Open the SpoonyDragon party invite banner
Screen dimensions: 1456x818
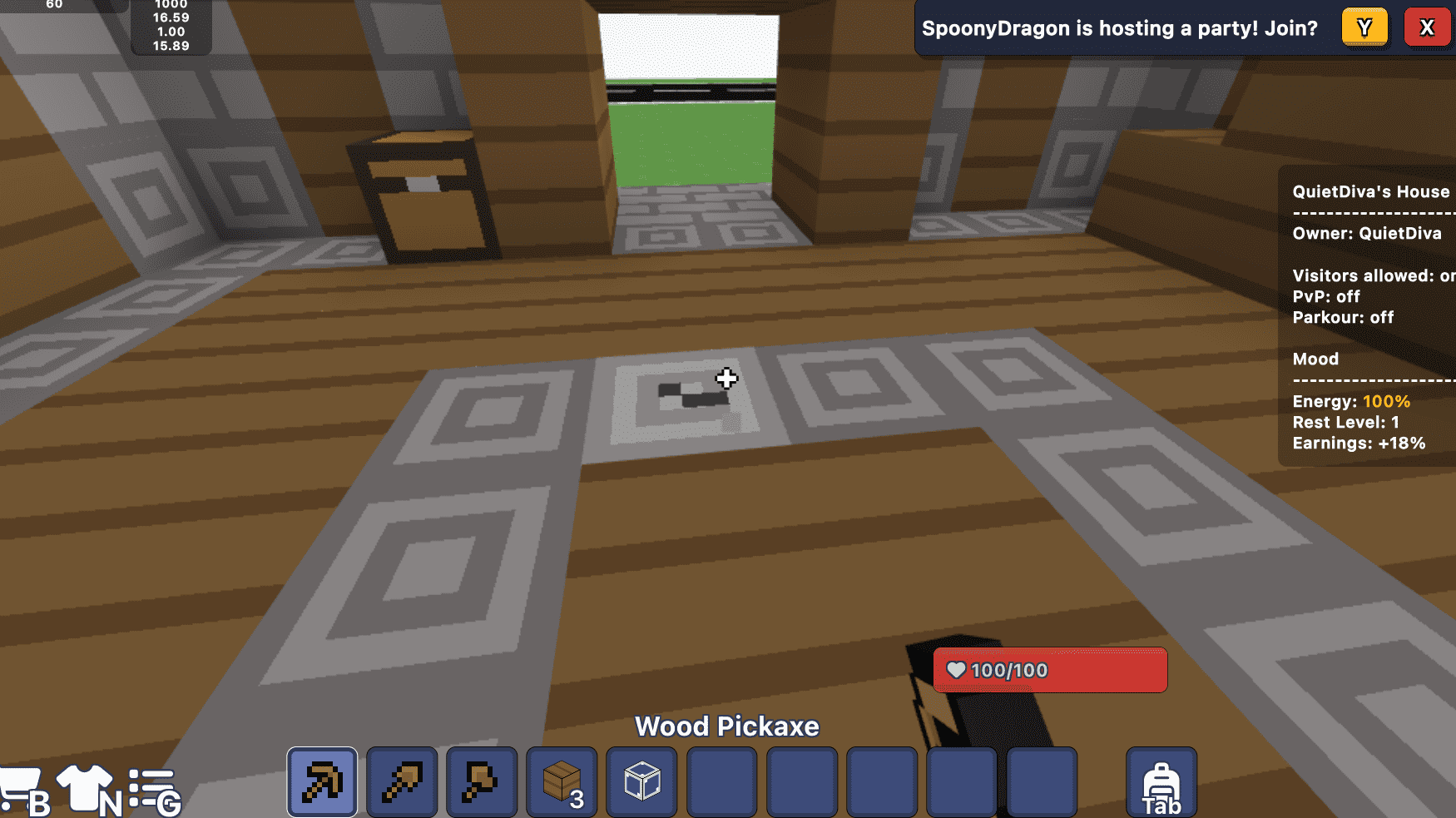click(x=1119, y=27)
